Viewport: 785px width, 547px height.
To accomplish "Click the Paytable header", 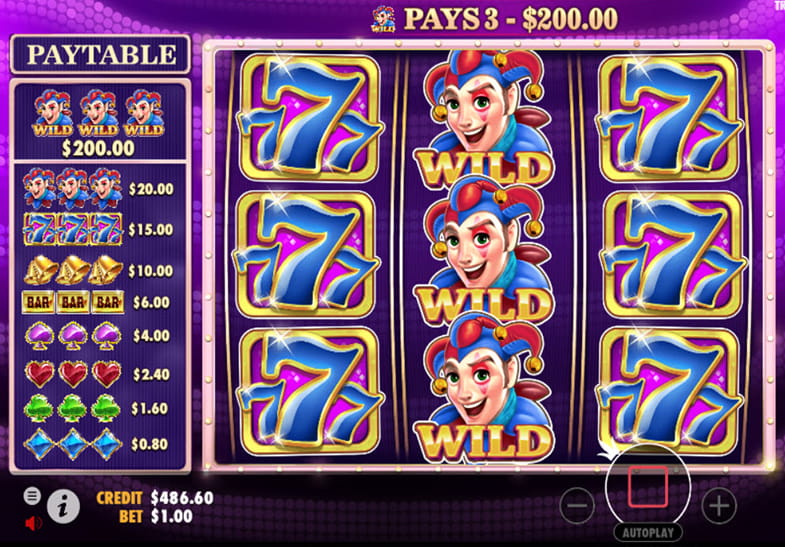I will (x=99, y=54).
